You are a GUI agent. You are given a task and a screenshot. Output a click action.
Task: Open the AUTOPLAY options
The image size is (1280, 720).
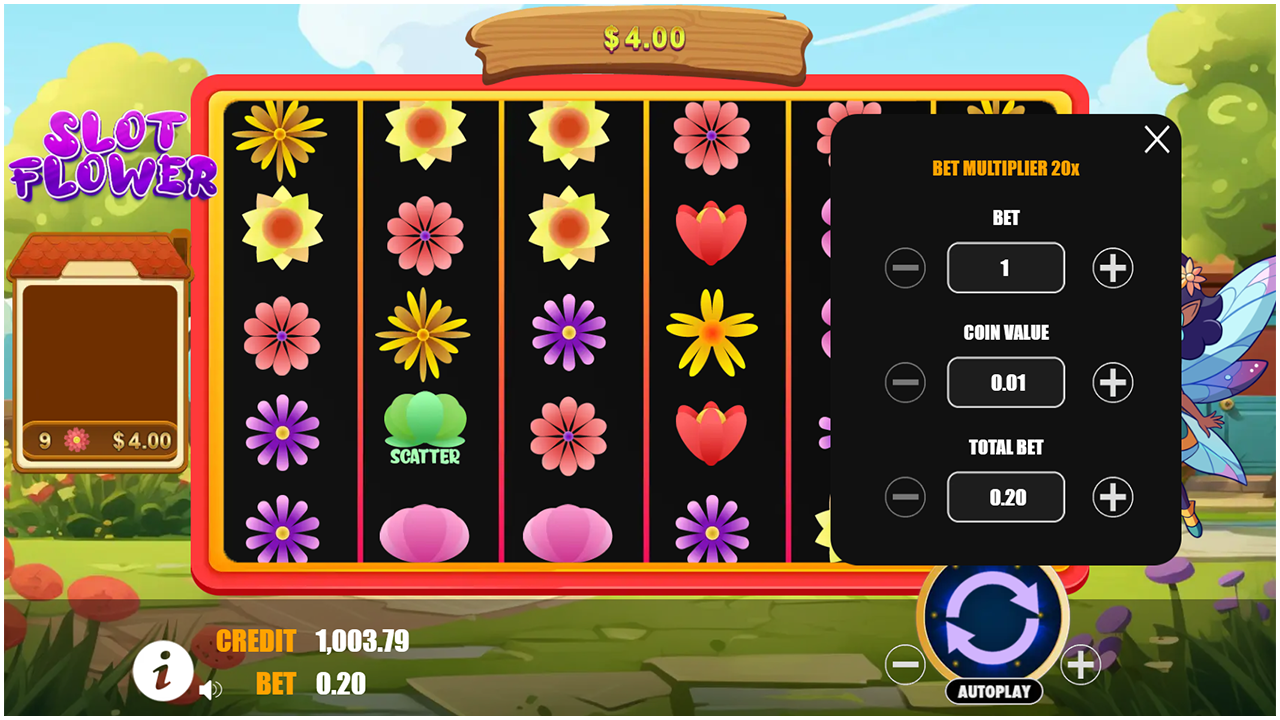[x=995, y=692]
